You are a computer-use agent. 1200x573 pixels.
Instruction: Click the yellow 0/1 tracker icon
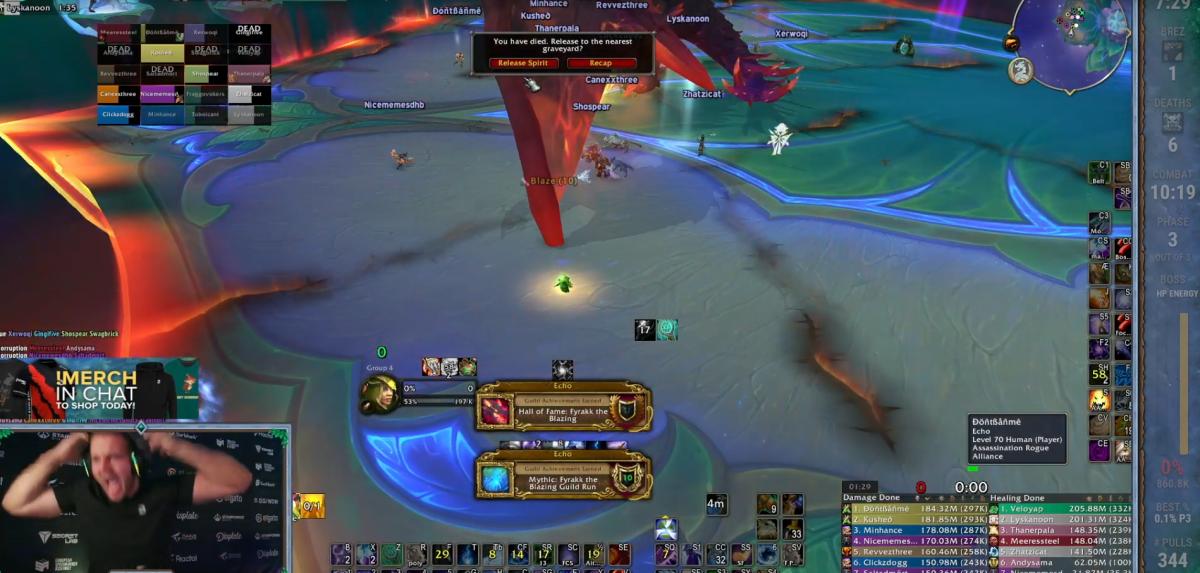pos(310,506)
